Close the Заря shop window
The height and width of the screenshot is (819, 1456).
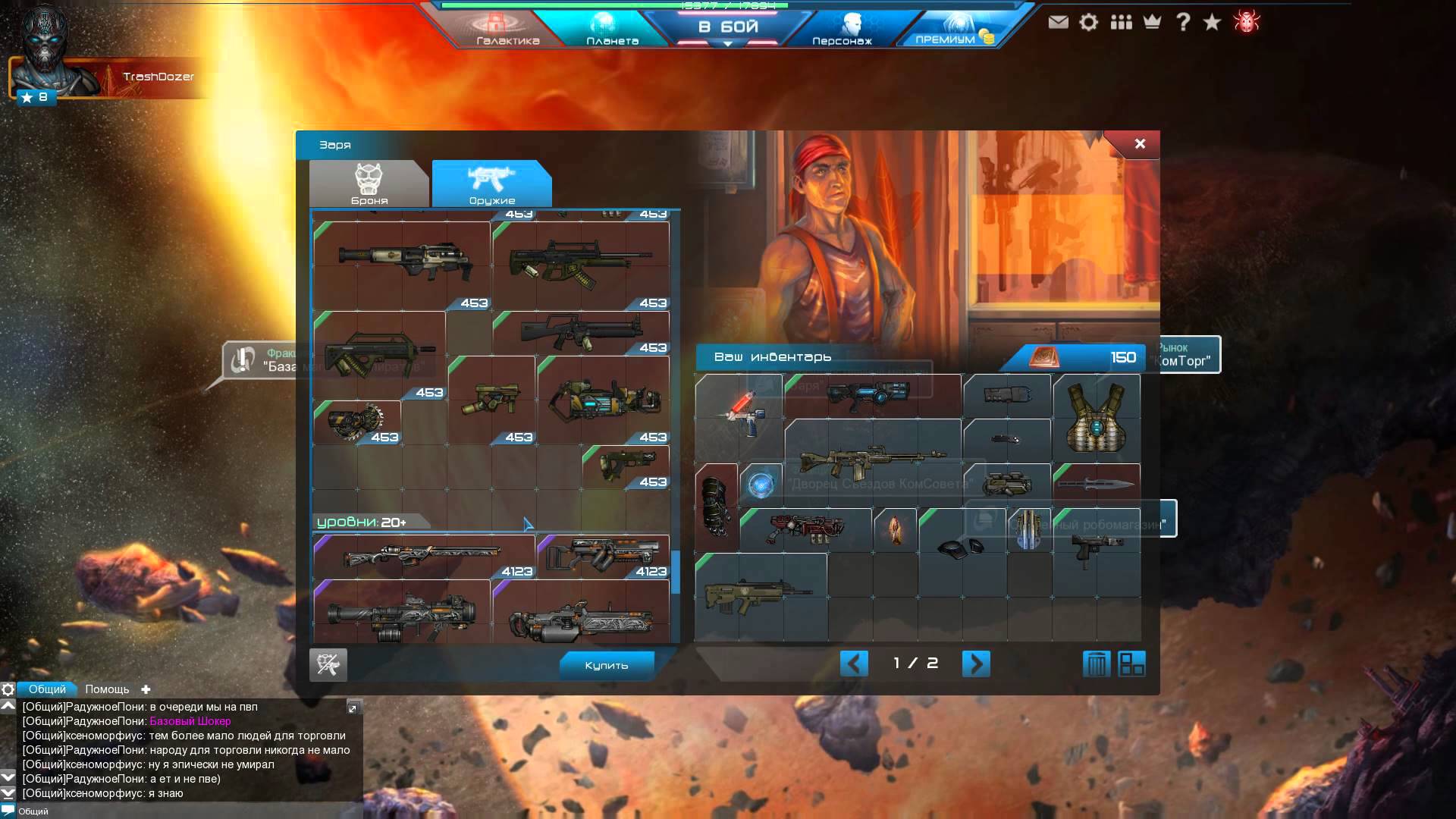(x=1139, y=144)
